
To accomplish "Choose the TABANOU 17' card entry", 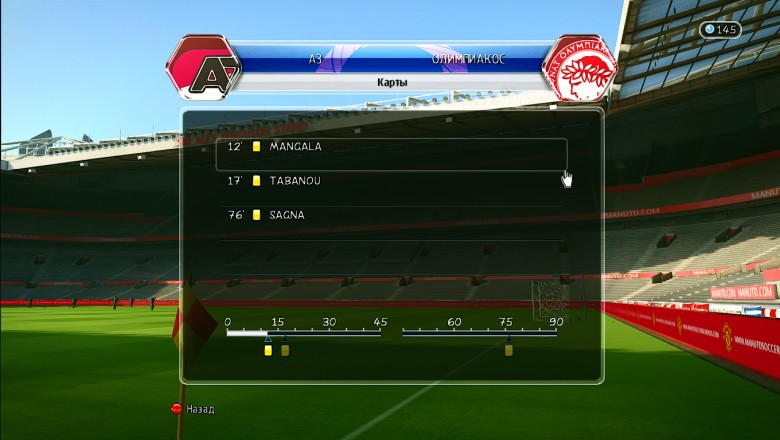I will [x=391, y=181].
